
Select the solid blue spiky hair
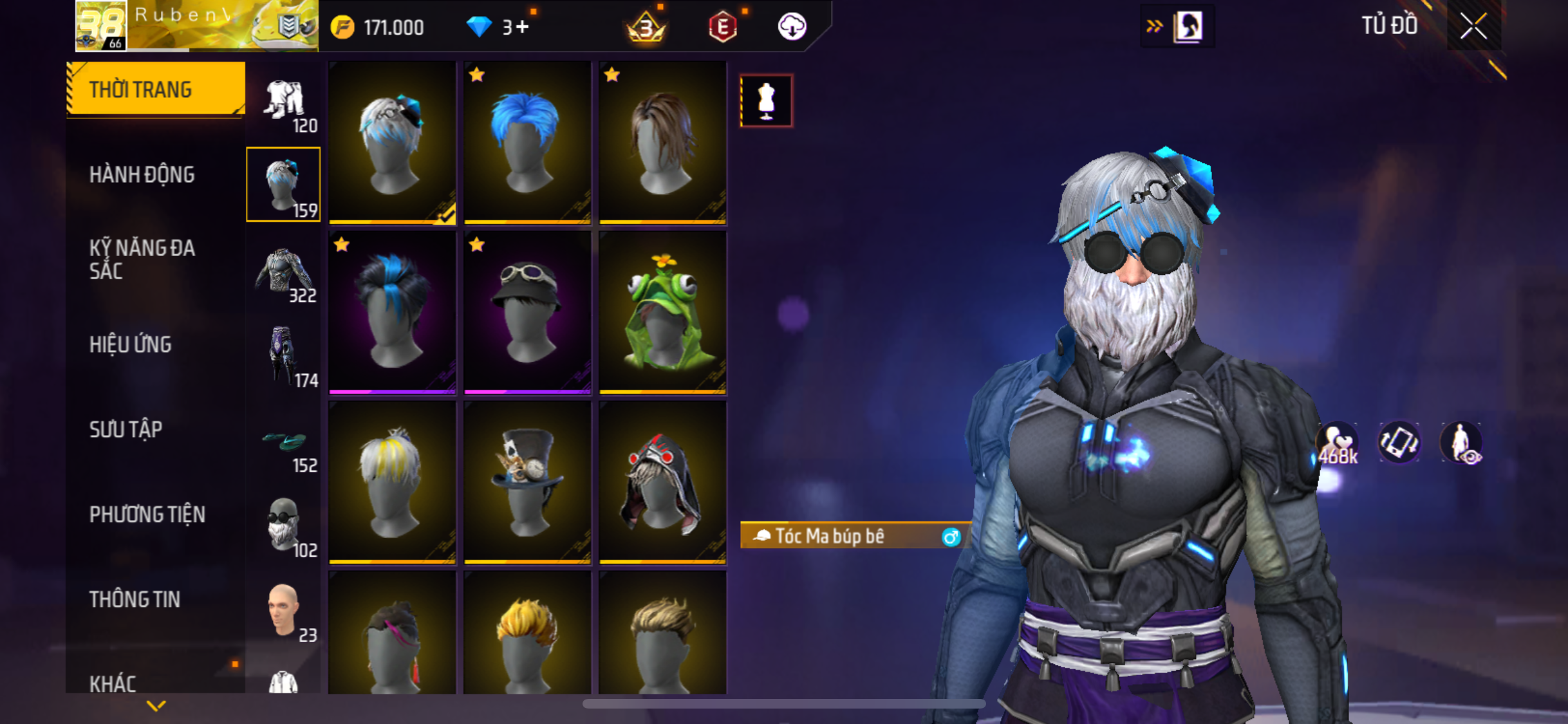527,142
